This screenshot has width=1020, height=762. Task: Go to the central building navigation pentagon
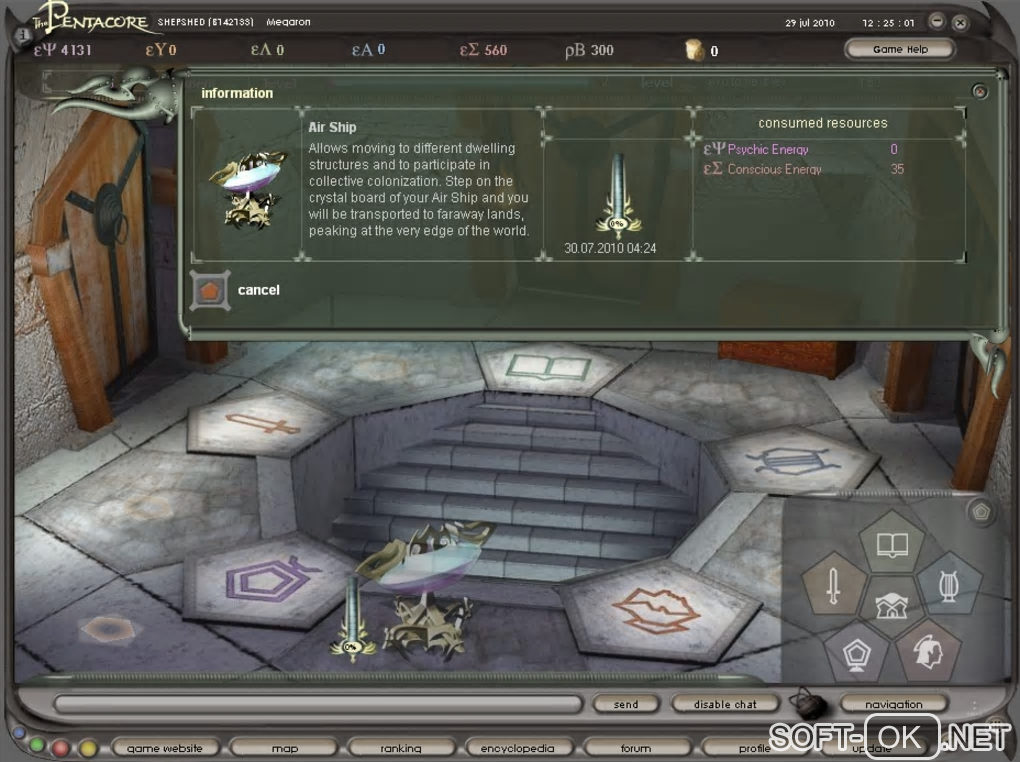click(x=890, y=603)
